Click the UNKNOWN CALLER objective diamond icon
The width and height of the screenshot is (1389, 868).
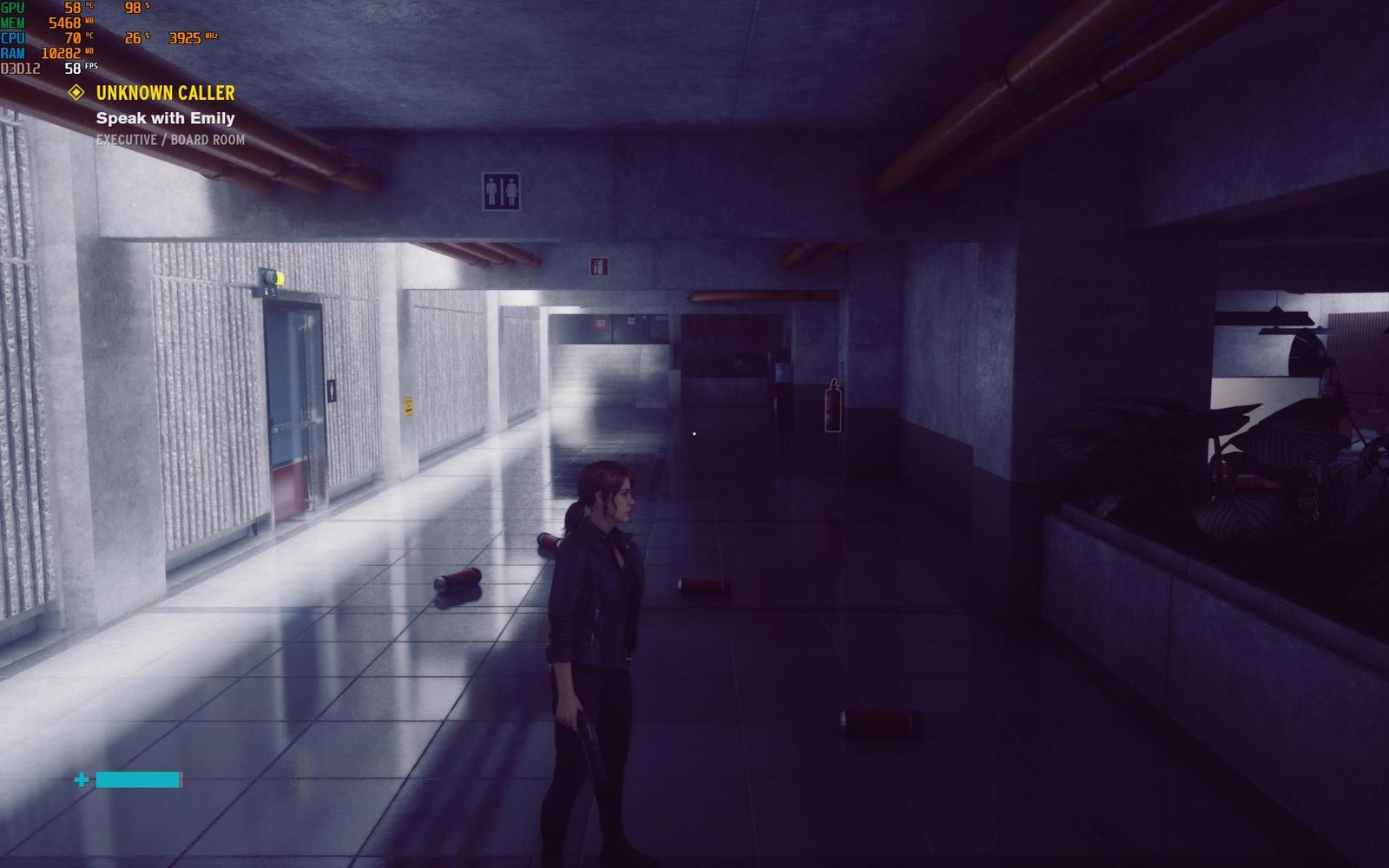click(76, 93)
